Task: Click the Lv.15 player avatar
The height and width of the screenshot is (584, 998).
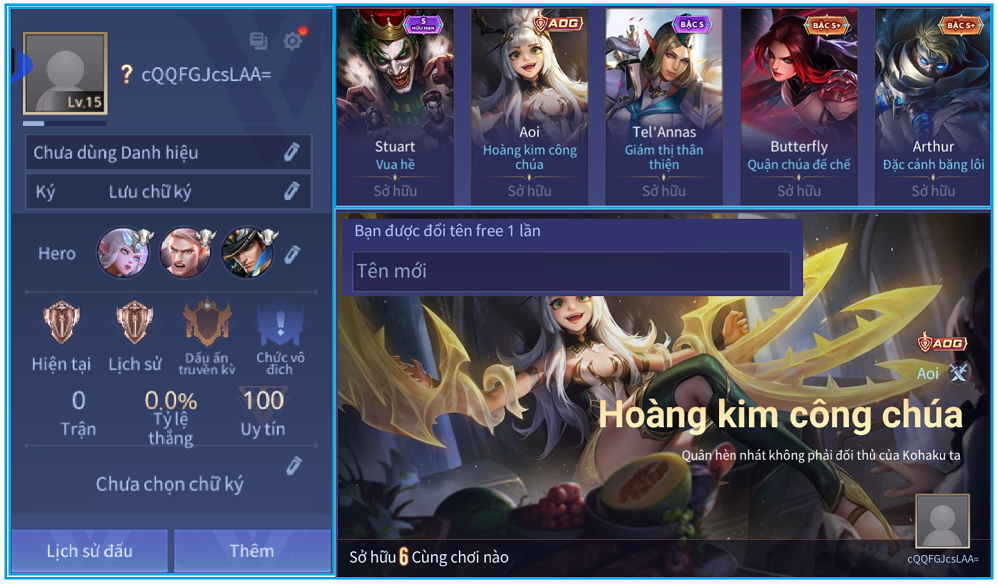Action: coord(65,73)
